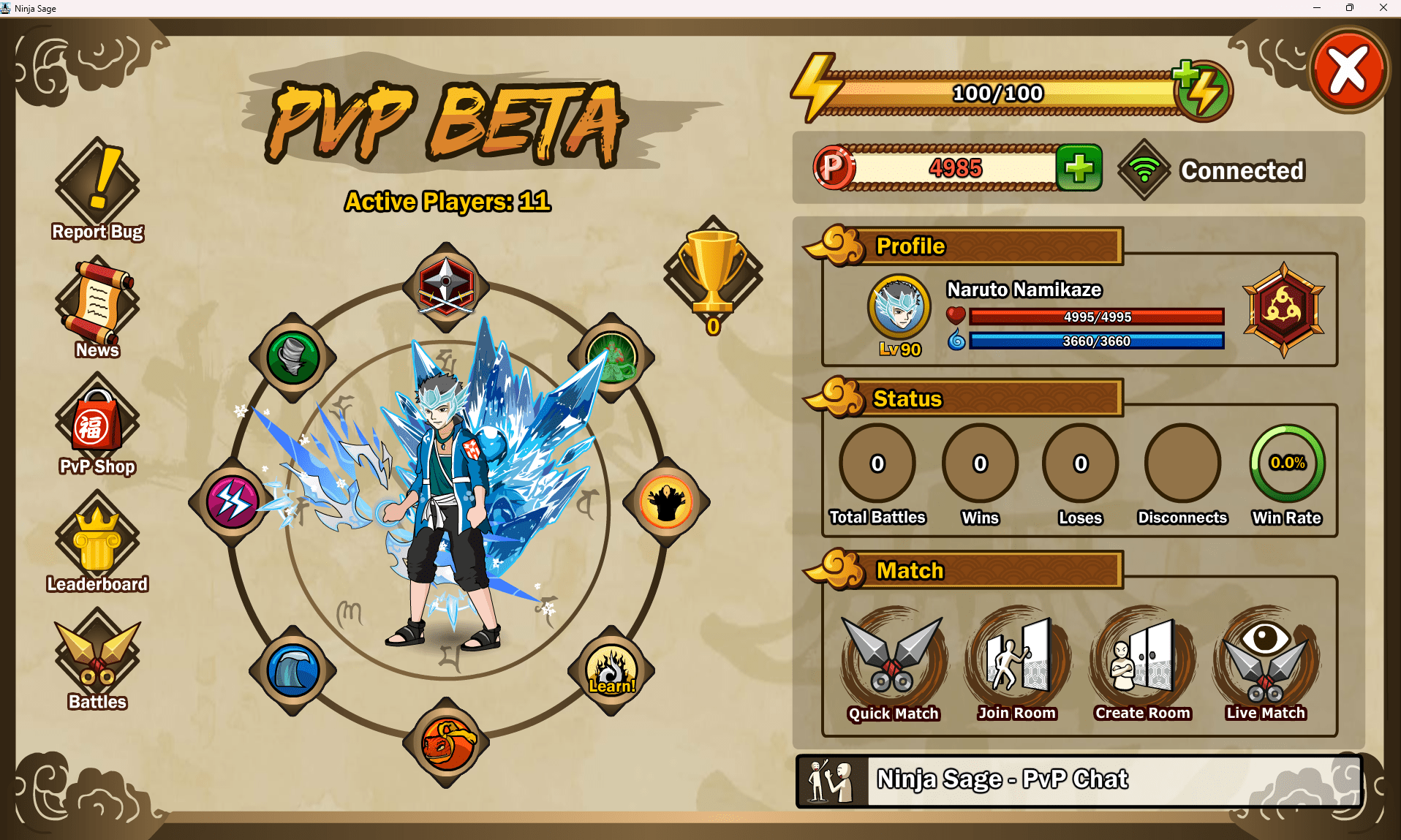Minimize the Ninja Sage window

(1316, 8)
